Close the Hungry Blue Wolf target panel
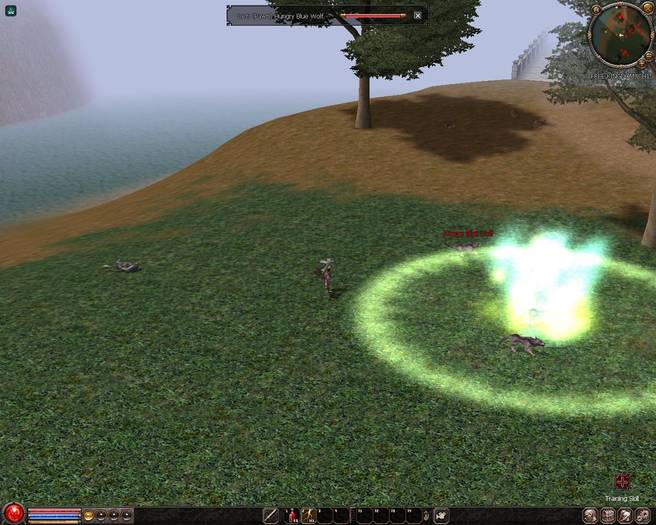Viewport: 656px width, 525px height. (417, 15)
